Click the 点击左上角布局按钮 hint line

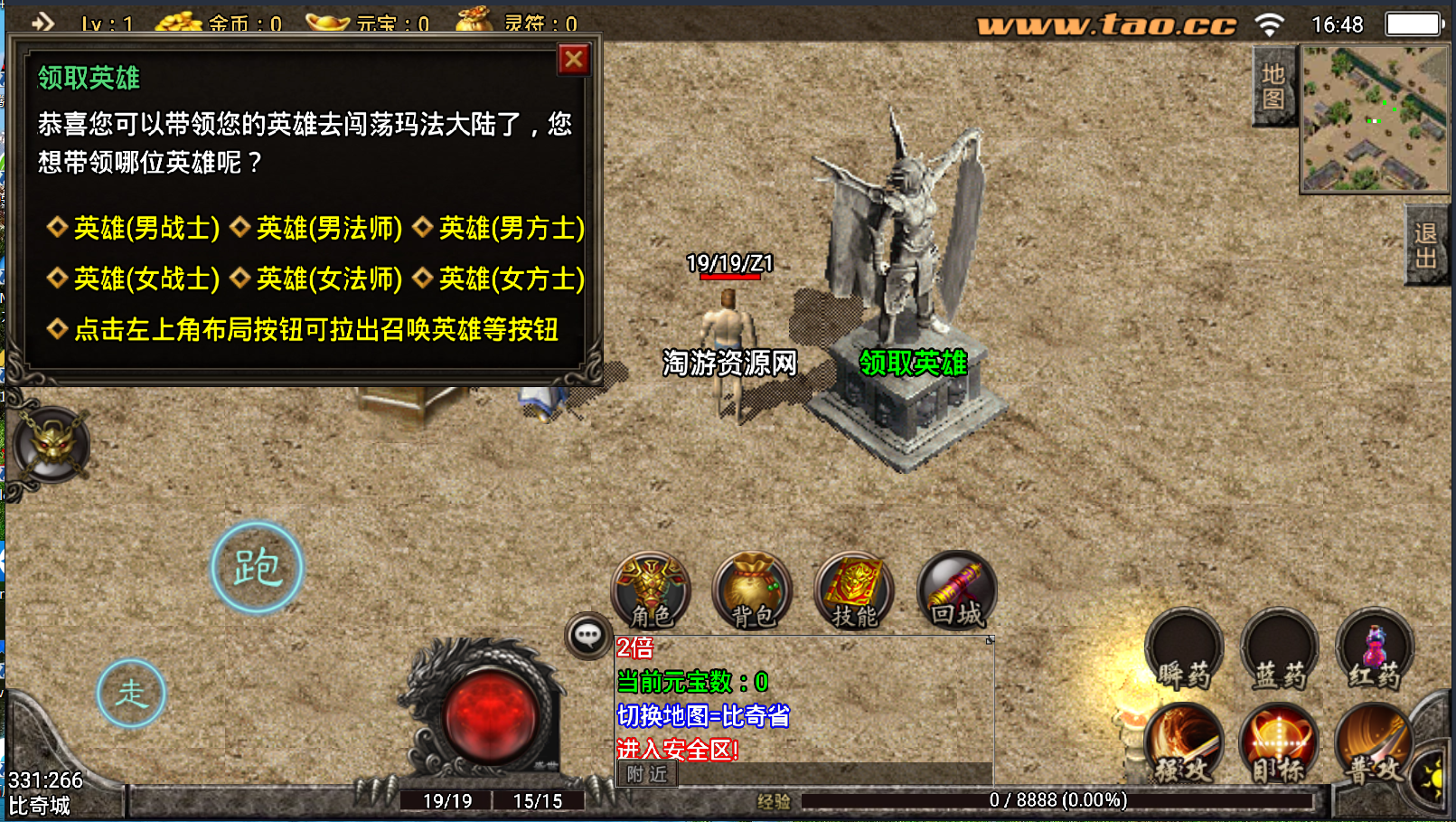click(x=315, y=329)
